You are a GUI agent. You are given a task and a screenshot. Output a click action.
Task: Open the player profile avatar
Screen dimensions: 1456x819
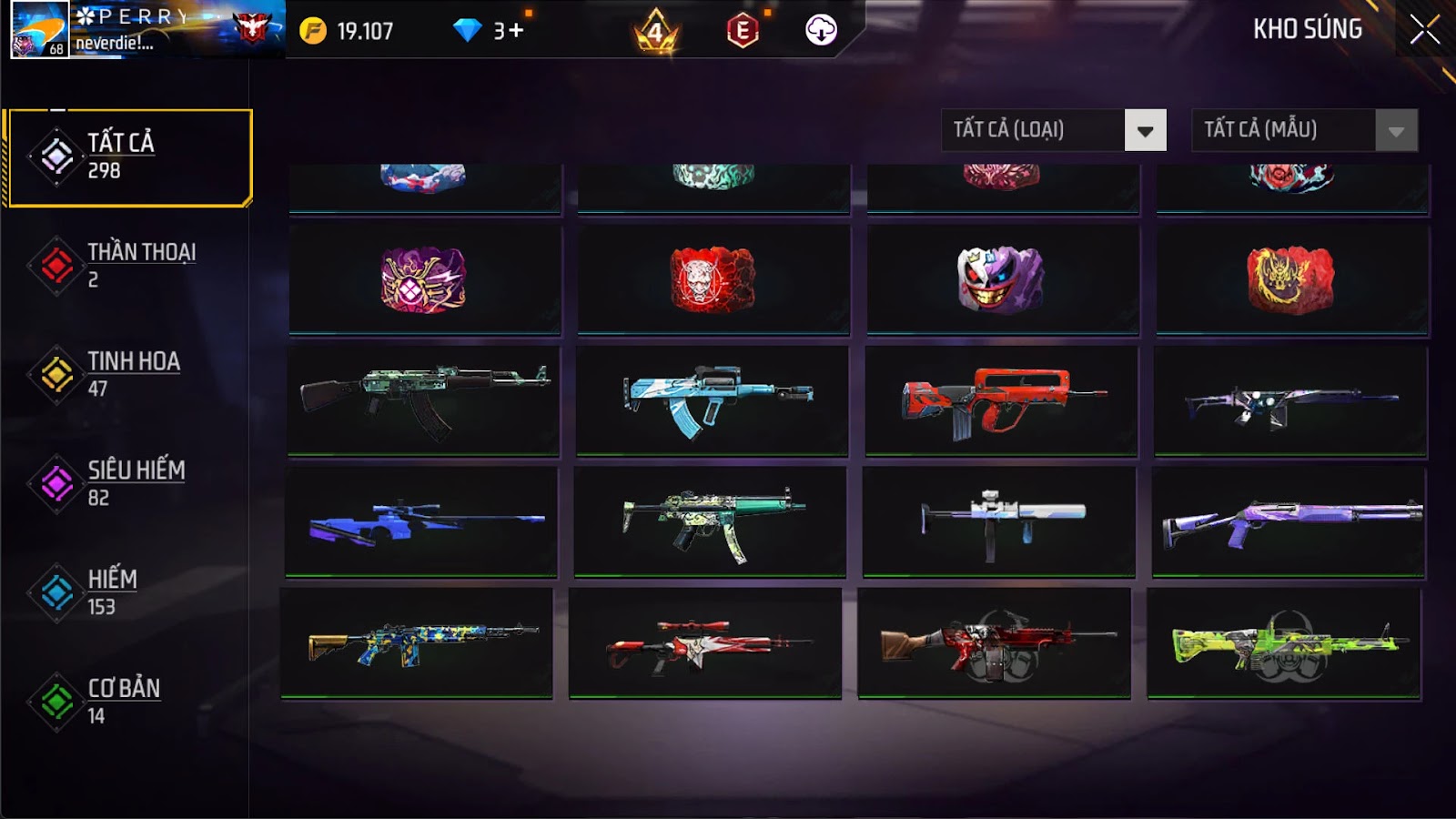click(39, 30)
